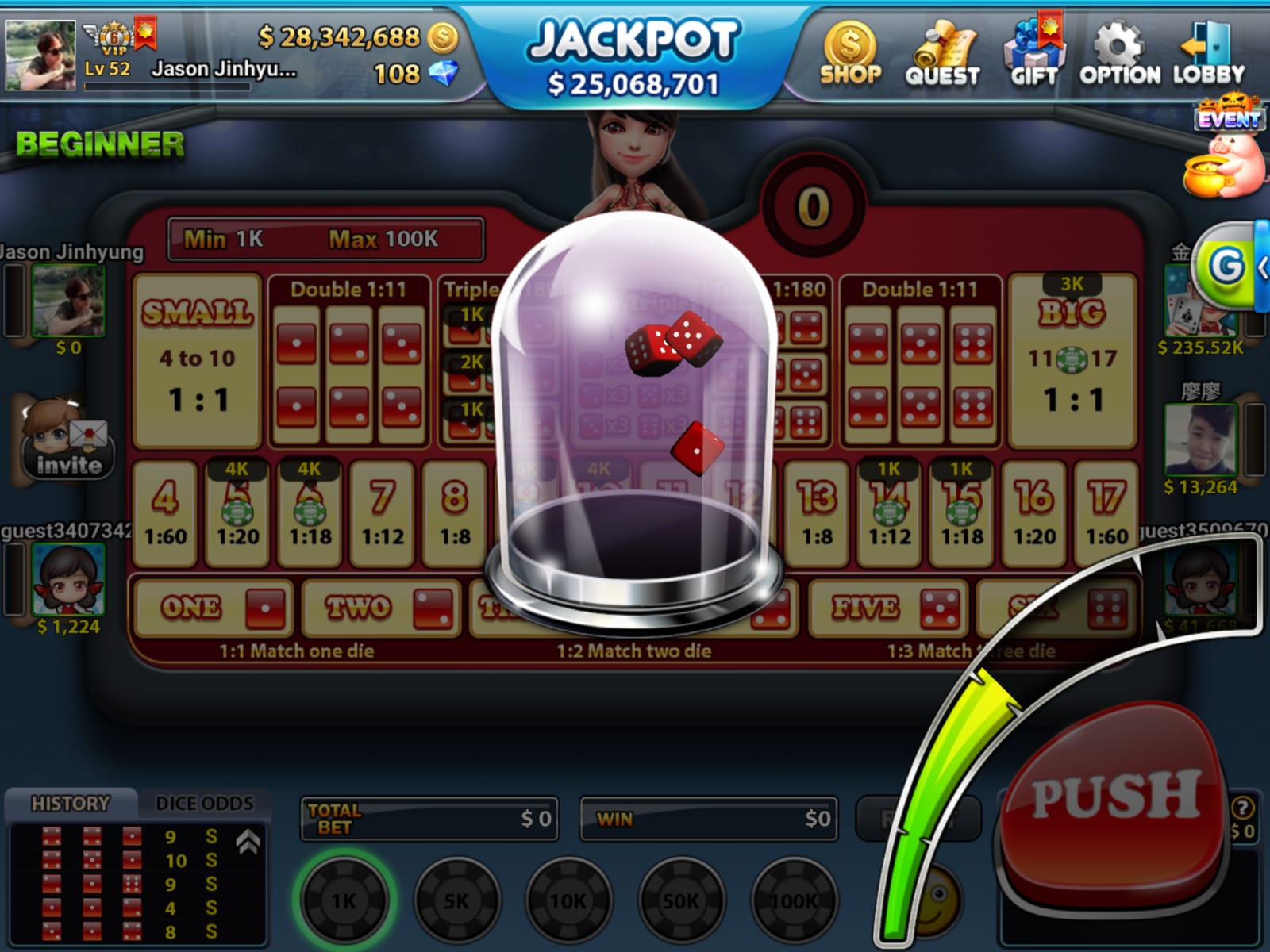1270x952 pixels.
Task: Bet on the total 17 tile
Action: click(x=1106, y=513)
